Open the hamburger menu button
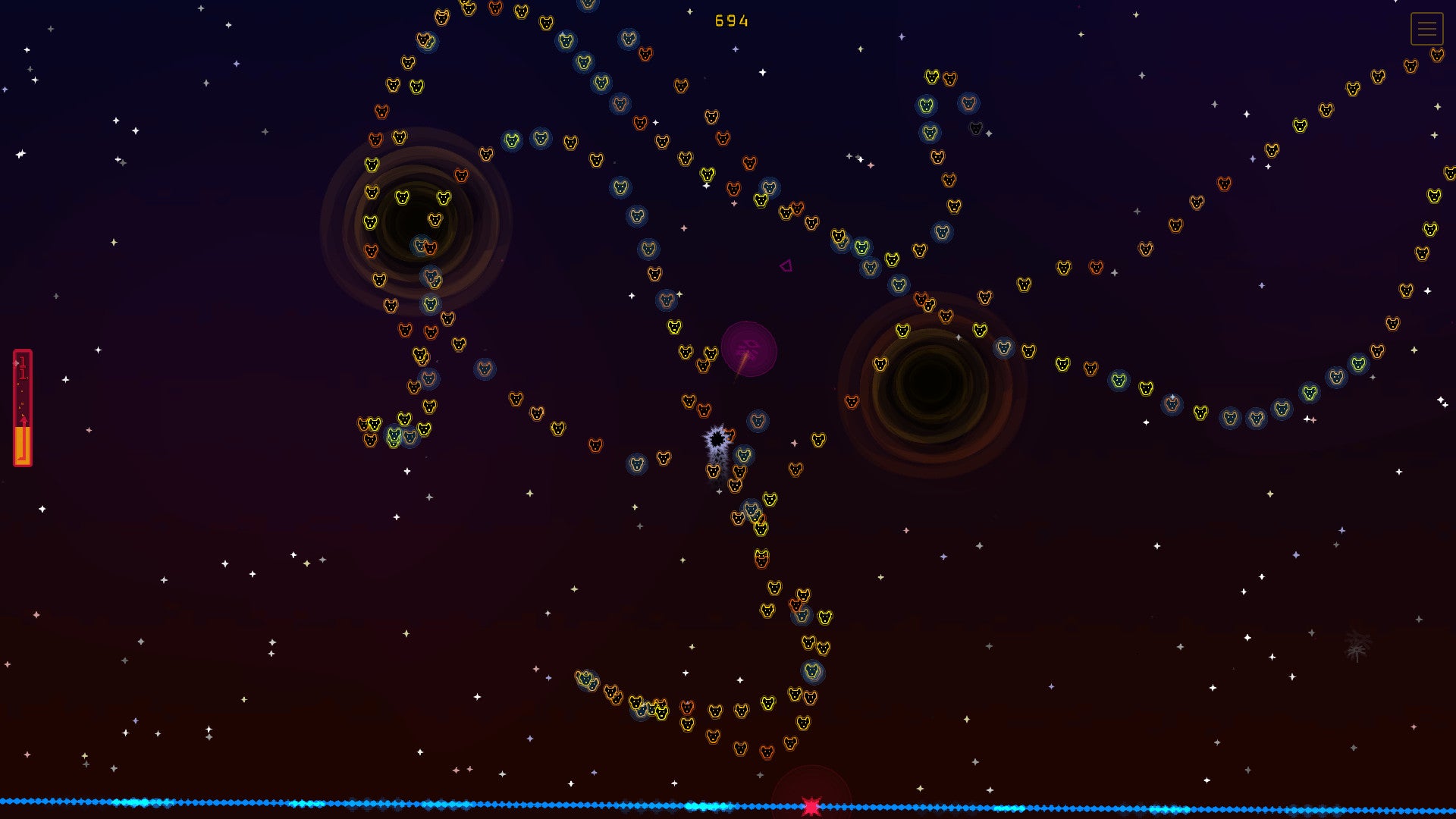 pos(1426,29)
